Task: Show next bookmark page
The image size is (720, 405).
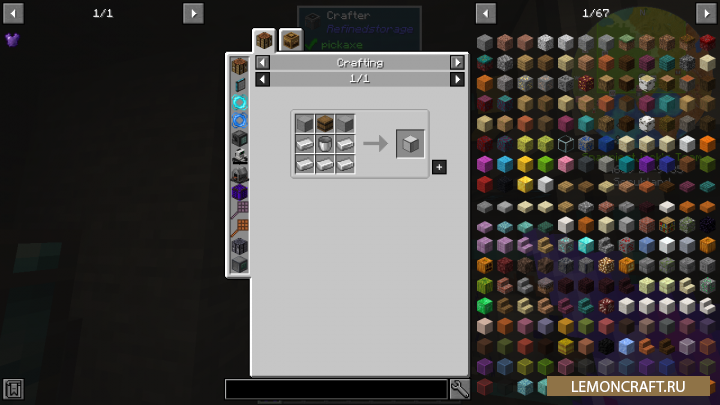Action: [193, 13]
